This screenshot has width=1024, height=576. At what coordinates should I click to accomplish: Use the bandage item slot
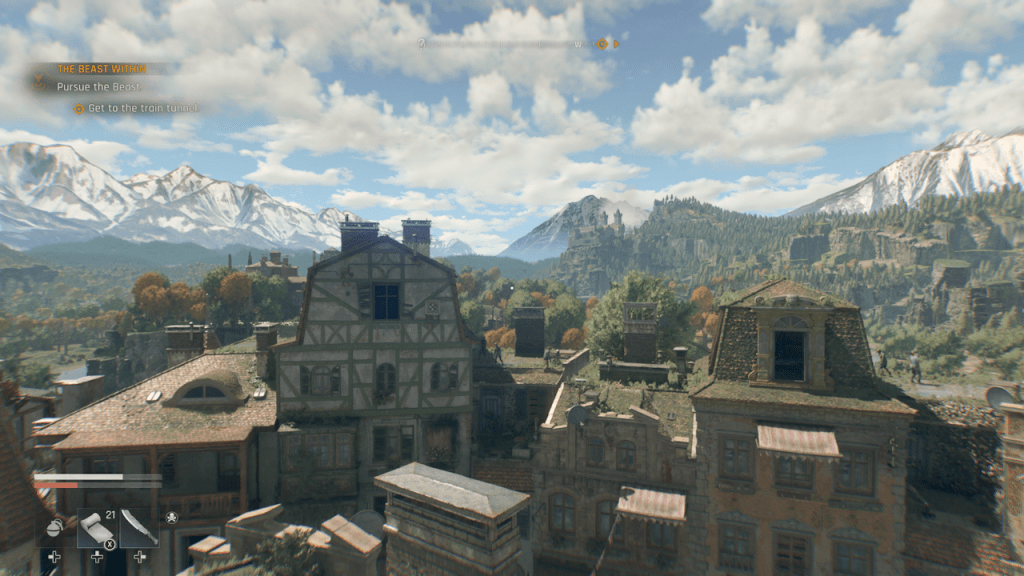click(x=96, y=527)
